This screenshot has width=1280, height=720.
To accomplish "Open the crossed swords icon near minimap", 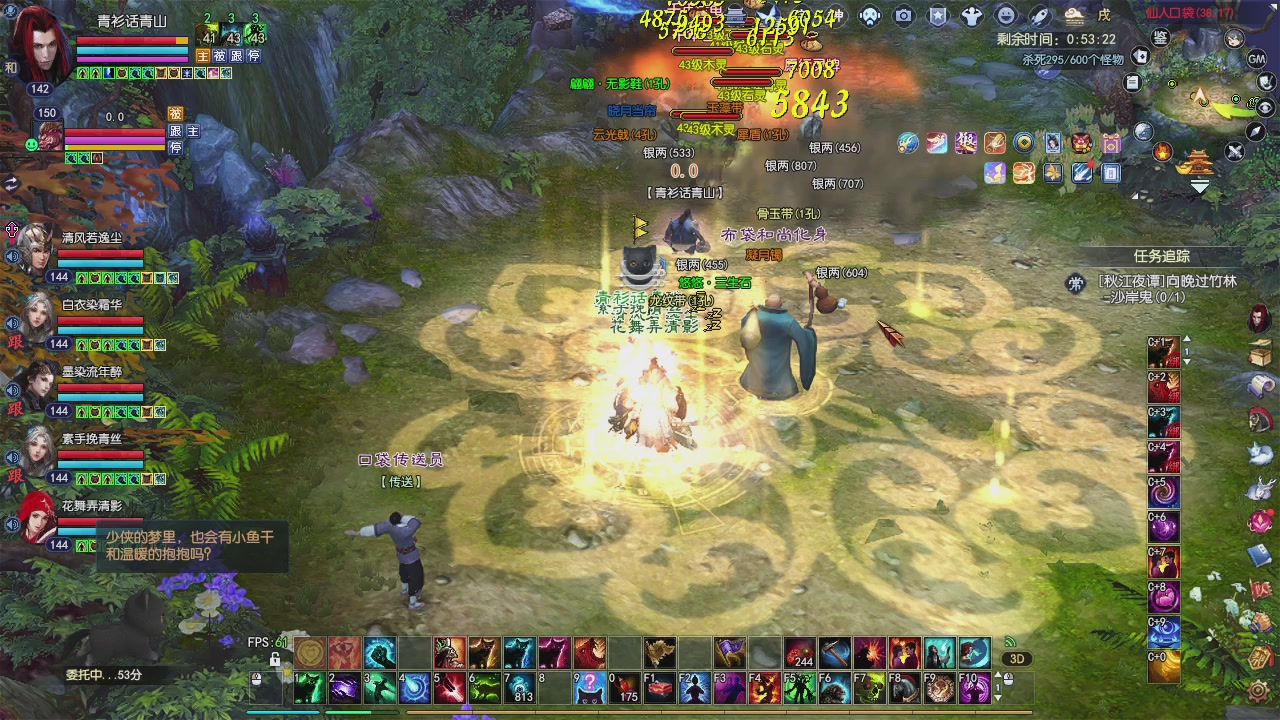I will click(1235, 152).
